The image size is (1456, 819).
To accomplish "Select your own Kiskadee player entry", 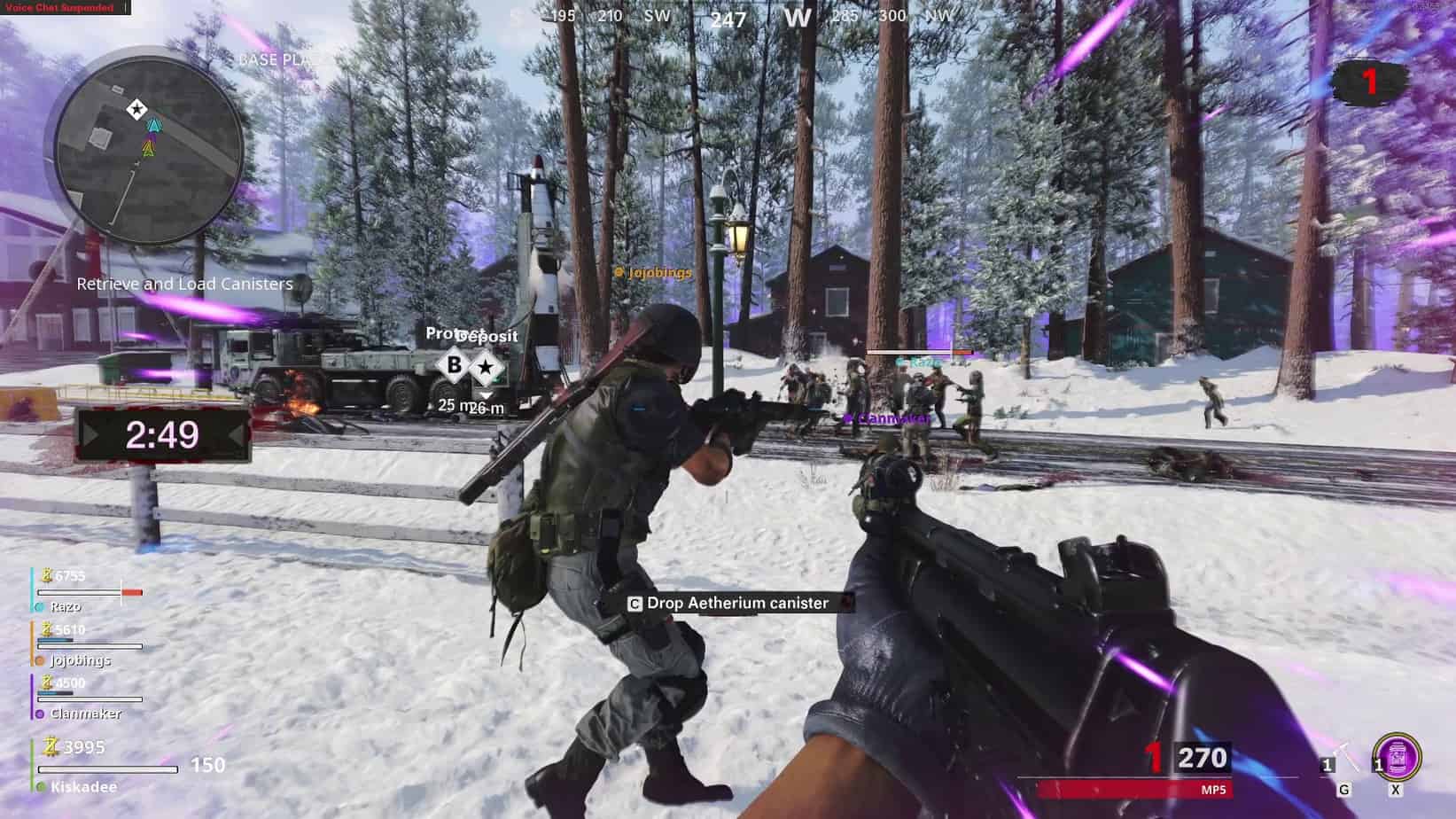I will coord(83,787).
